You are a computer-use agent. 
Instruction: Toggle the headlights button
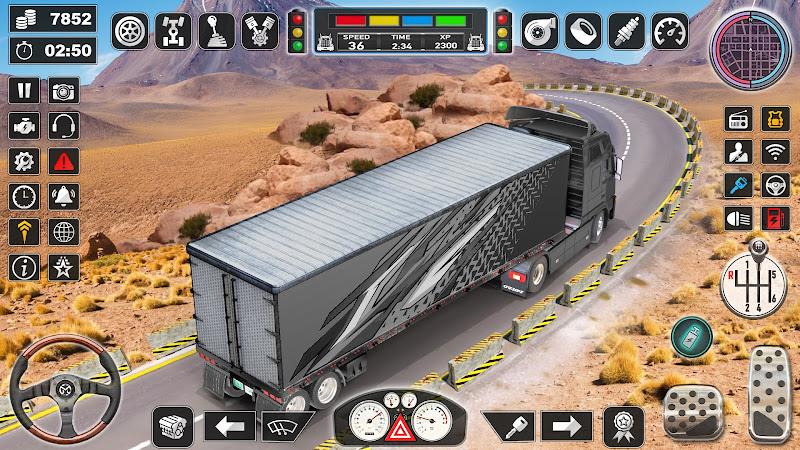[738, 218]
